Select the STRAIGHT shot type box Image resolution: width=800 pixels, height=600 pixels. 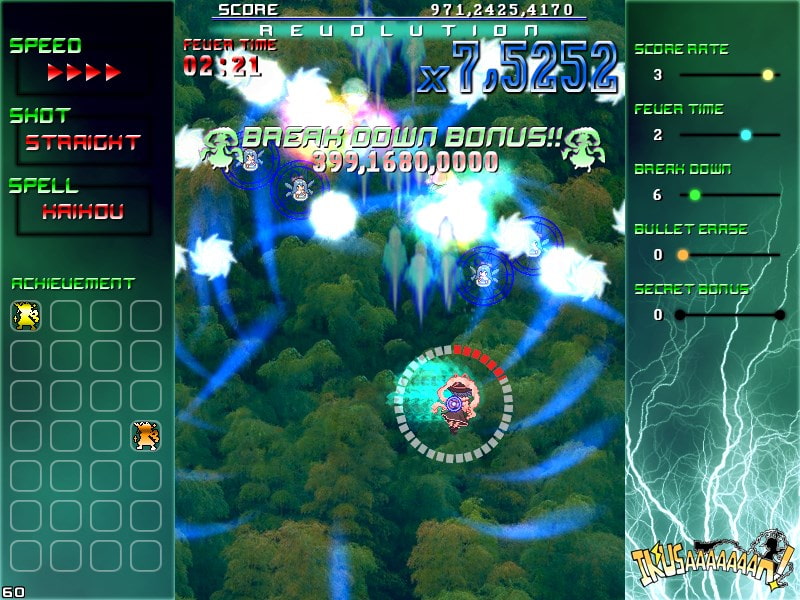point(83,143)
